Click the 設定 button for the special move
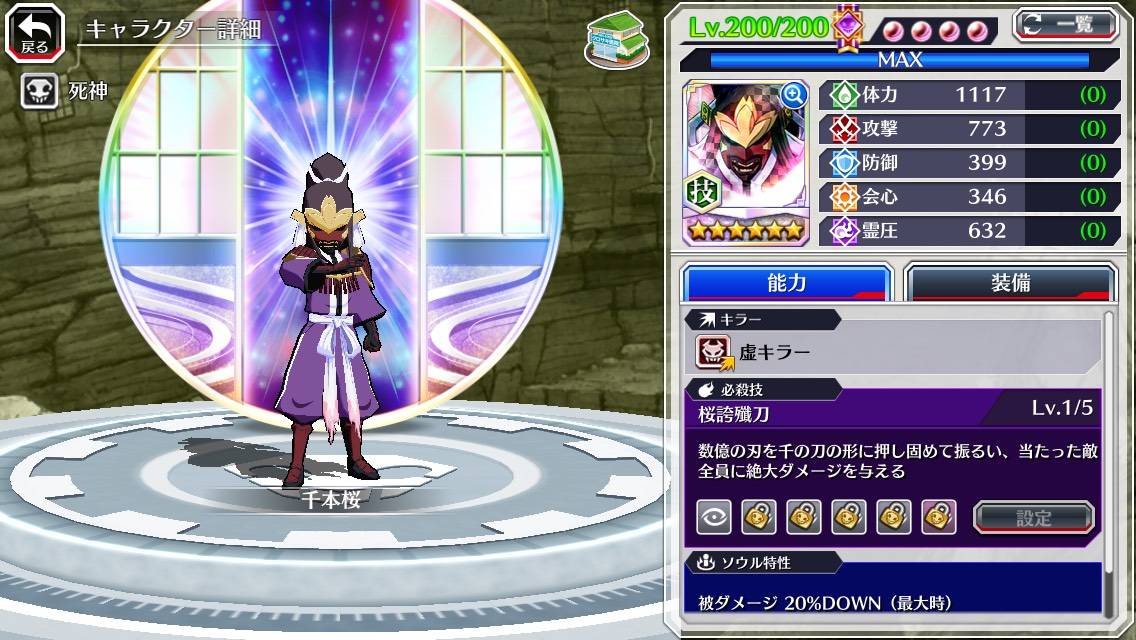 point(1033,517)
